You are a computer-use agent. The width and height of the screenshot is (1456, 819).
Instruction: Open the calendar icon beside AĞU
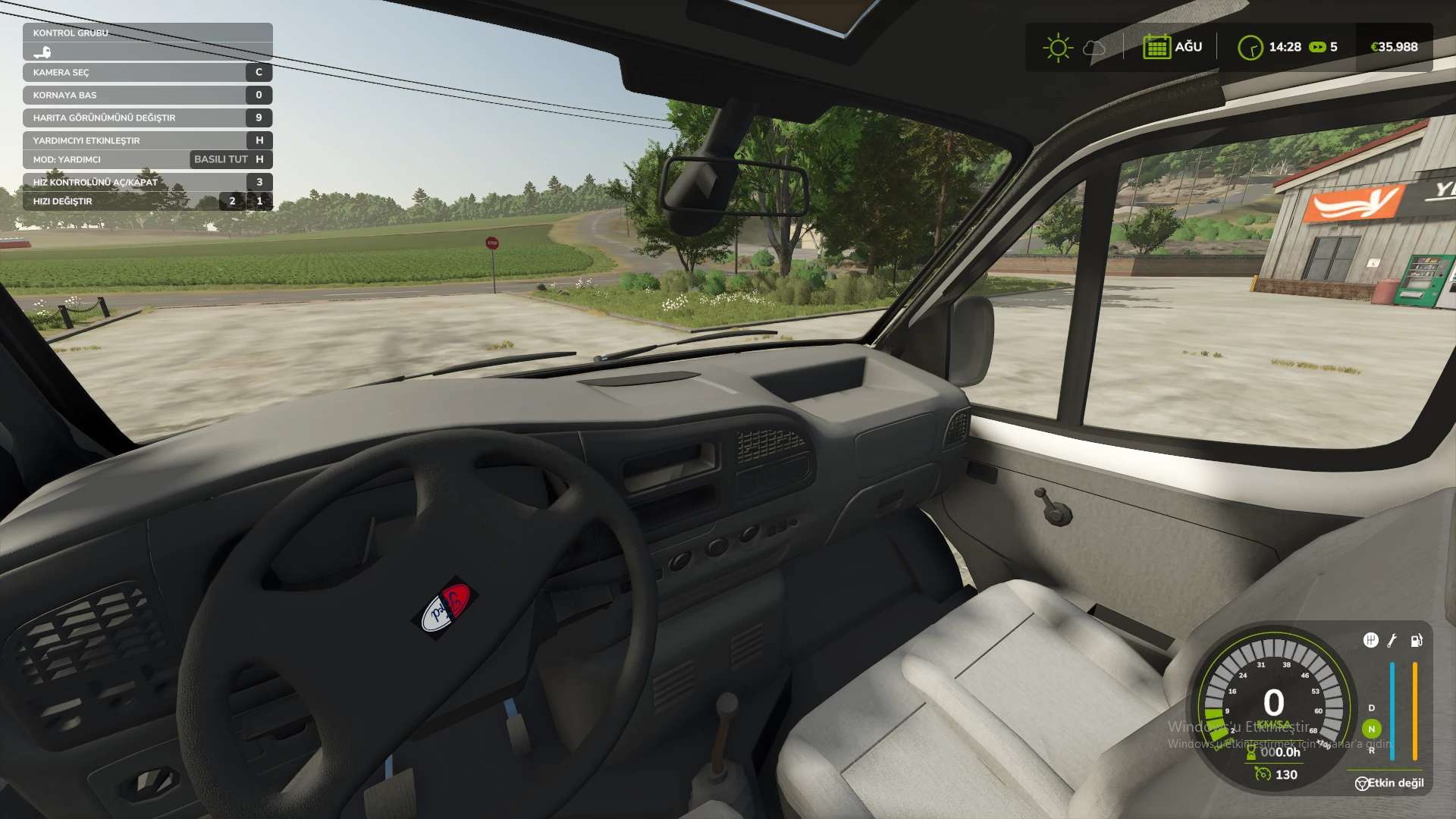click(x=1156, y=47)
